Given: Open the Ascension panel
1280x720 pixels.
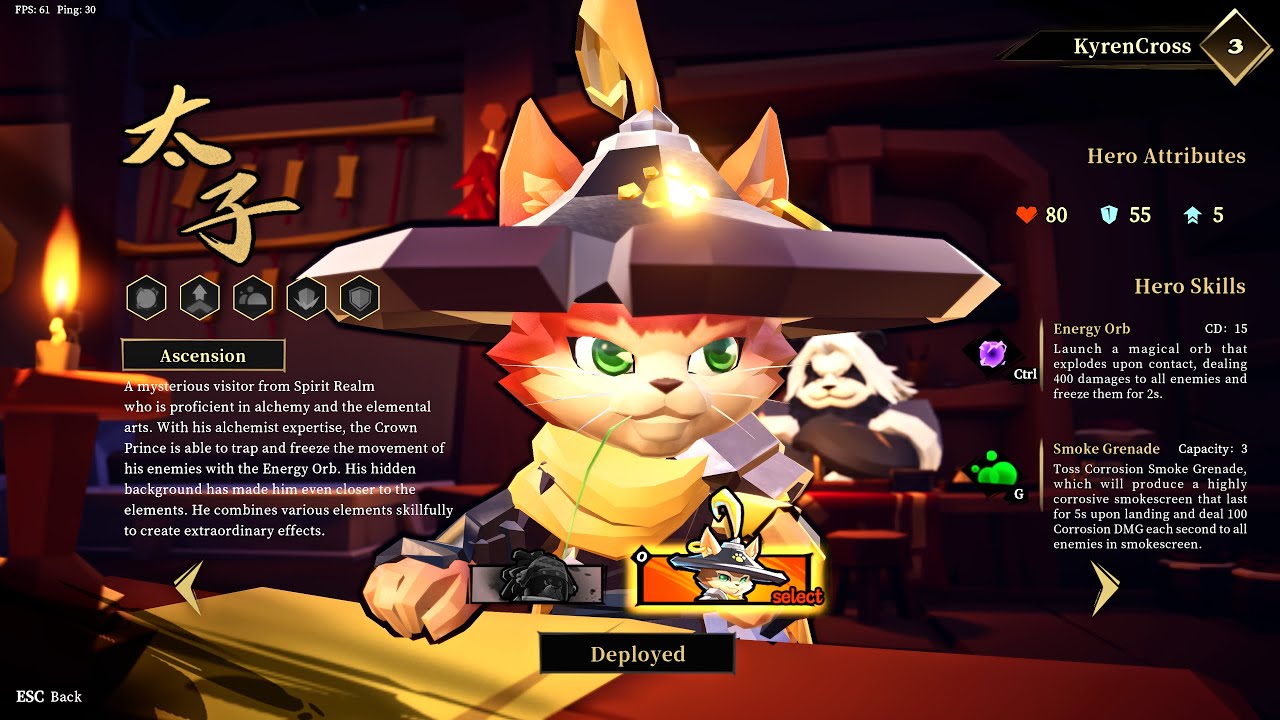Looking at the screenshot, I should click(203, 356).
